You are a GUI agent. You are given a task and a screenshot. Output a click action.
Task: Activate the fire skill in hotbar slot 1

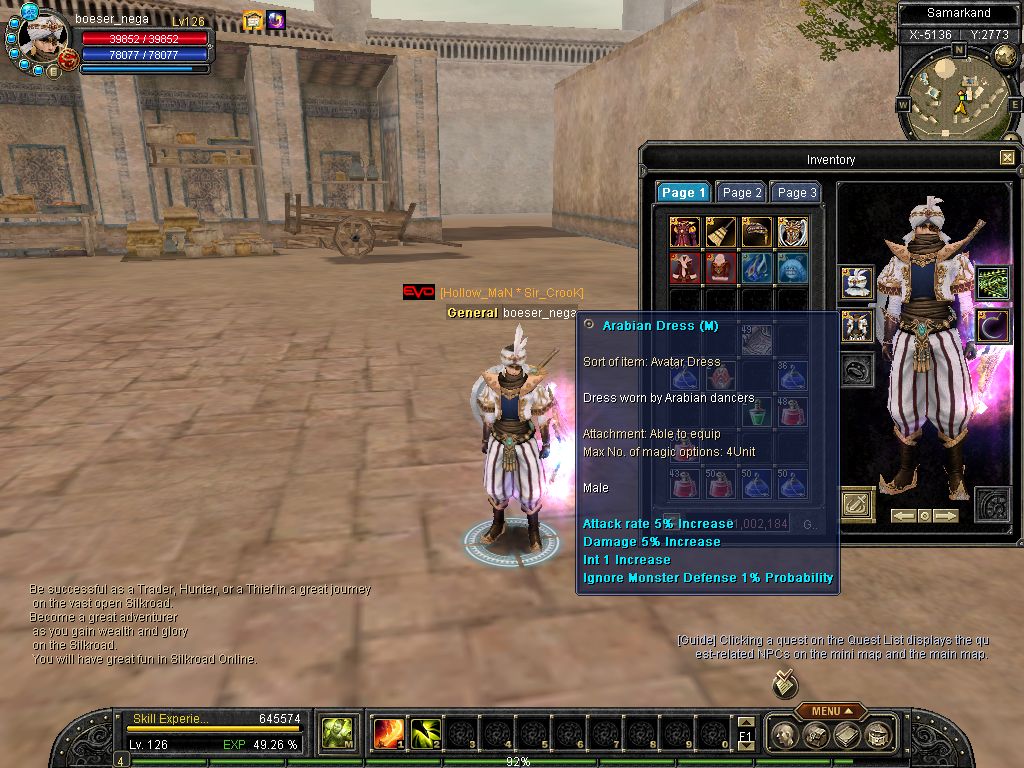(x=388, y=733)
